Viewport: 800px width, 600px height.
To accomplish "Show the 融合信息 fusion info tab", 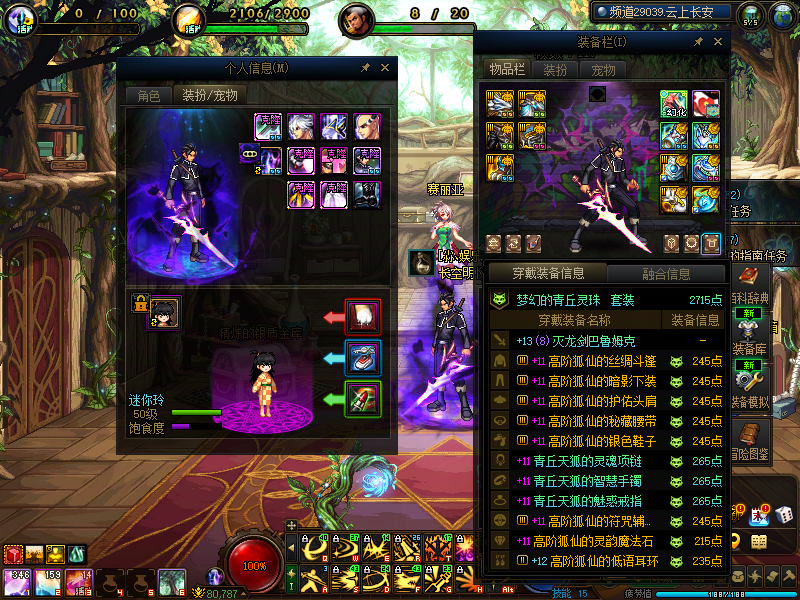I will coord(665,273).
